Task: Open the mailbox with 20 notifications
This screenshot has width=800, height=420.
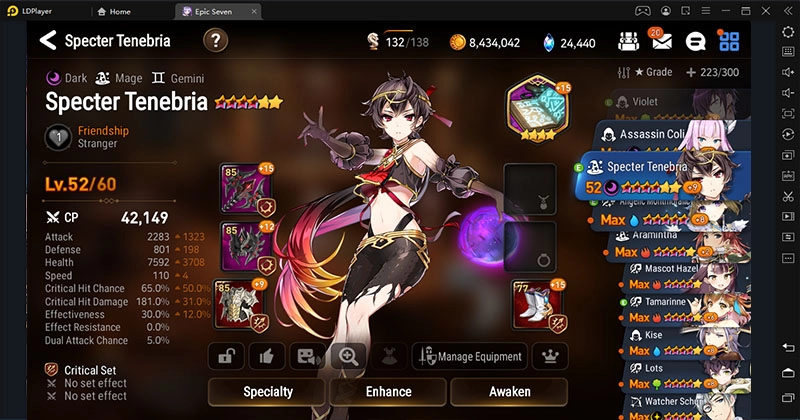Action: click(x=662, y=42)
